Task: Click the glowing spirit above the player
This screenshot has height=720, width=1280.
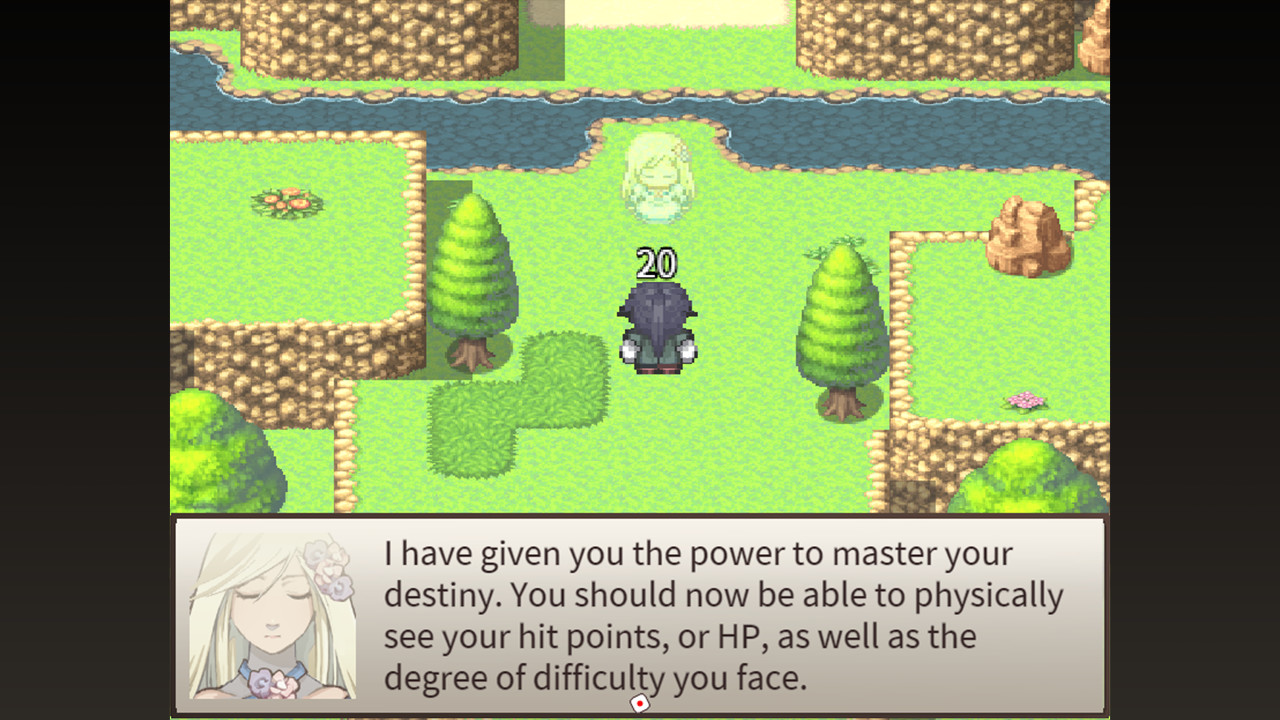Action: pyautogui.click(x=660, y=175)
